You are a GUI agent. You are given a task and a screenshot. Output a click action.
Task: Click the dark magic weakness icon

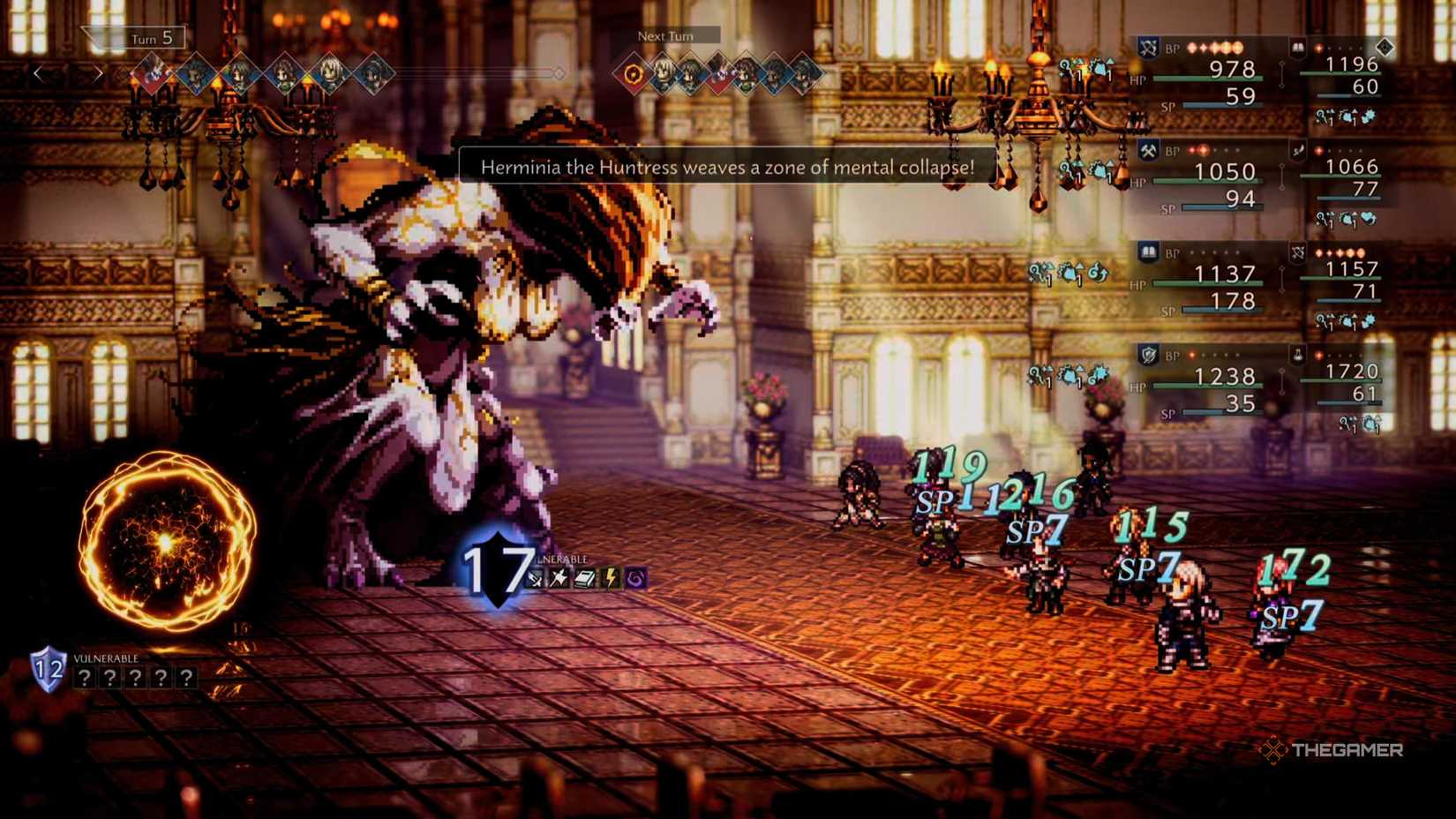click(x=635, y=578)
